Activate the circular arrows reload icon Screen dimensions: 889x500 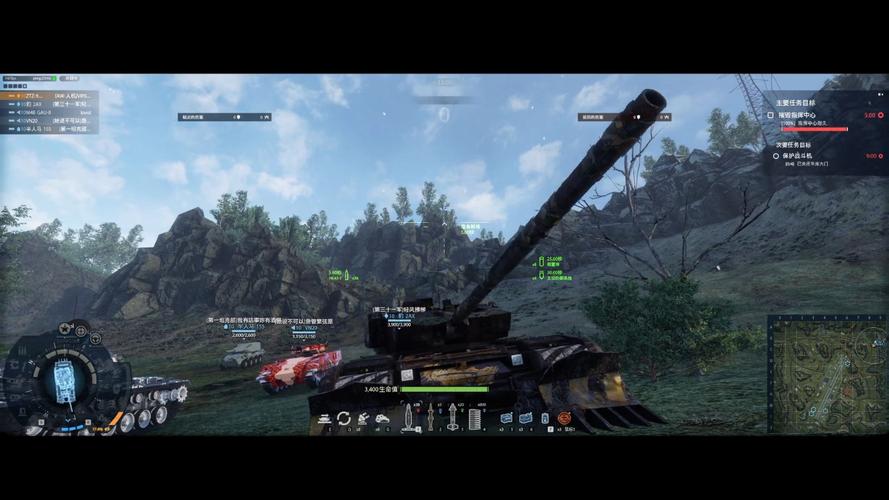coord(343,418)
